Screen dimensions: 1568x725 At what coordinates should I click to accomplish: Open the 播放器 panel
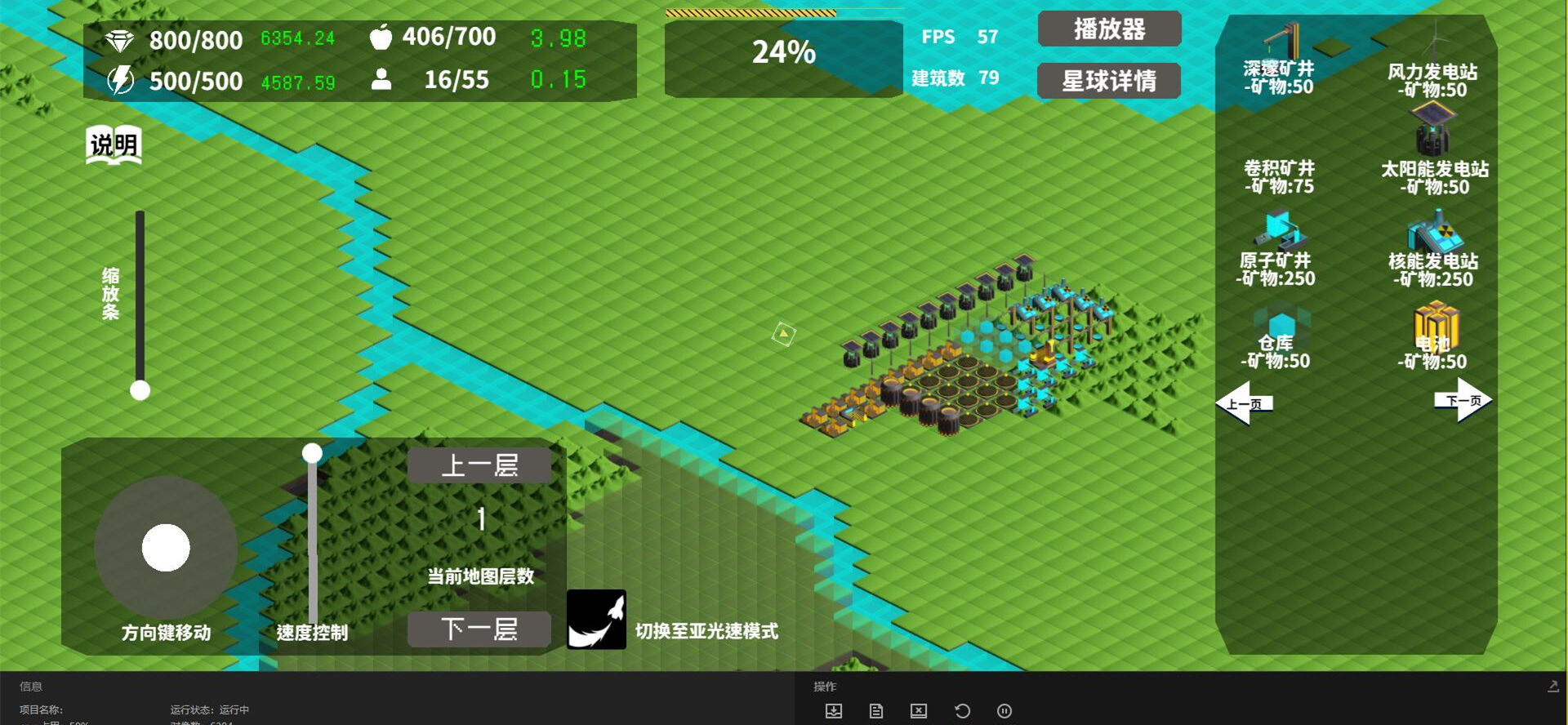coord(1108,29)
